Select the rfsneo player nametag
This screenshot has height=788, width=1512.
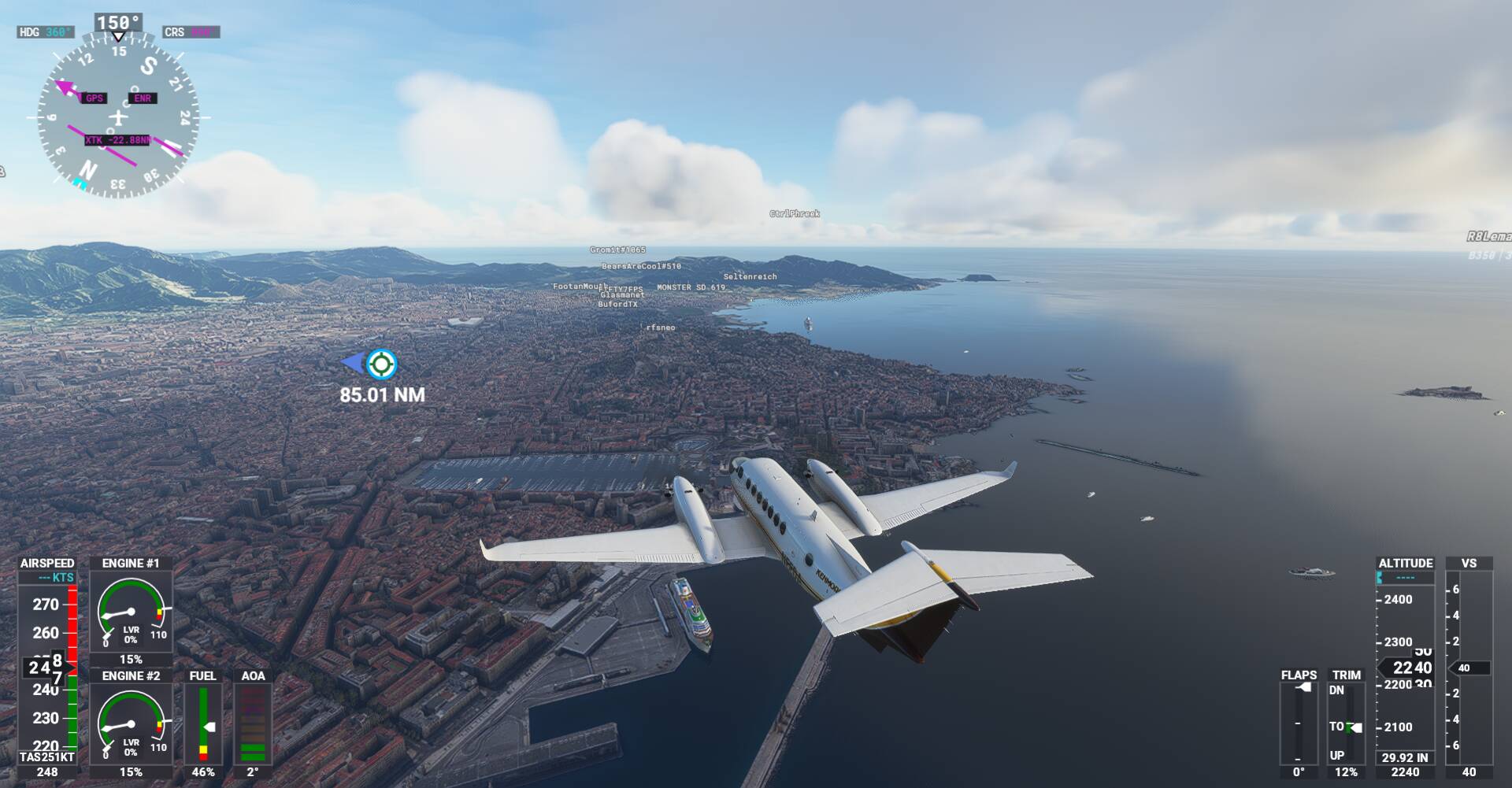tap(661, 327)
